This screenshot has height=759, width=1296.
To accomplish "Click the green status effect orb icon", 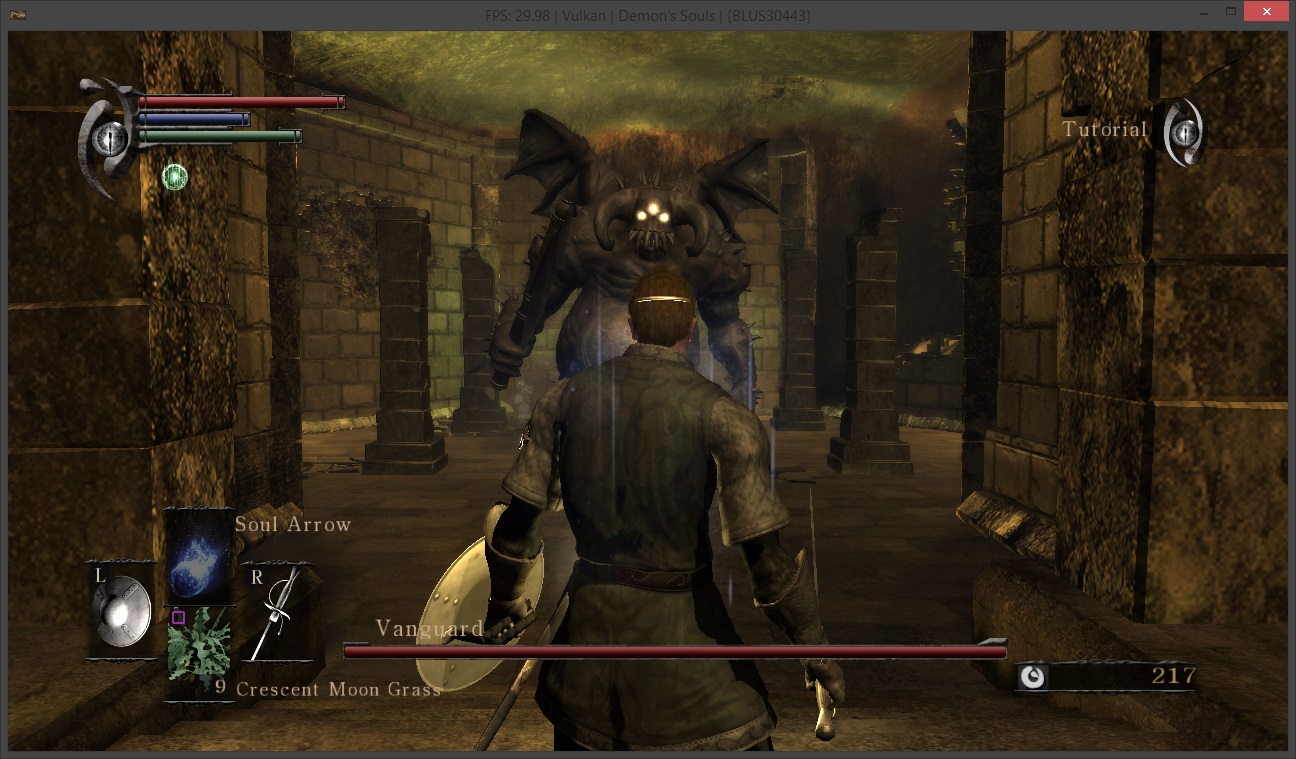I will (175, 177).
